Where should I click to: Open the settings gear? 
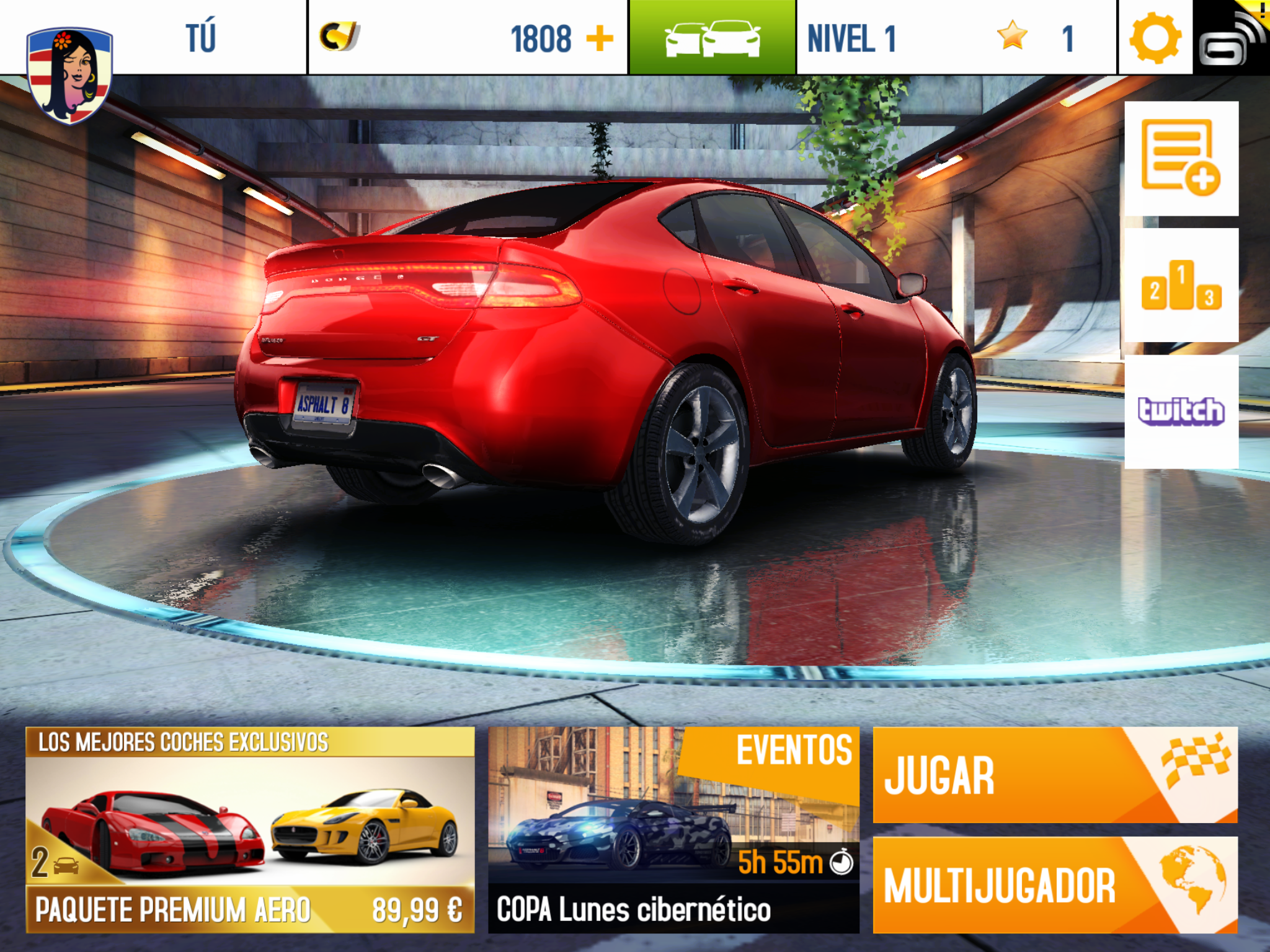coord(1155,38)
